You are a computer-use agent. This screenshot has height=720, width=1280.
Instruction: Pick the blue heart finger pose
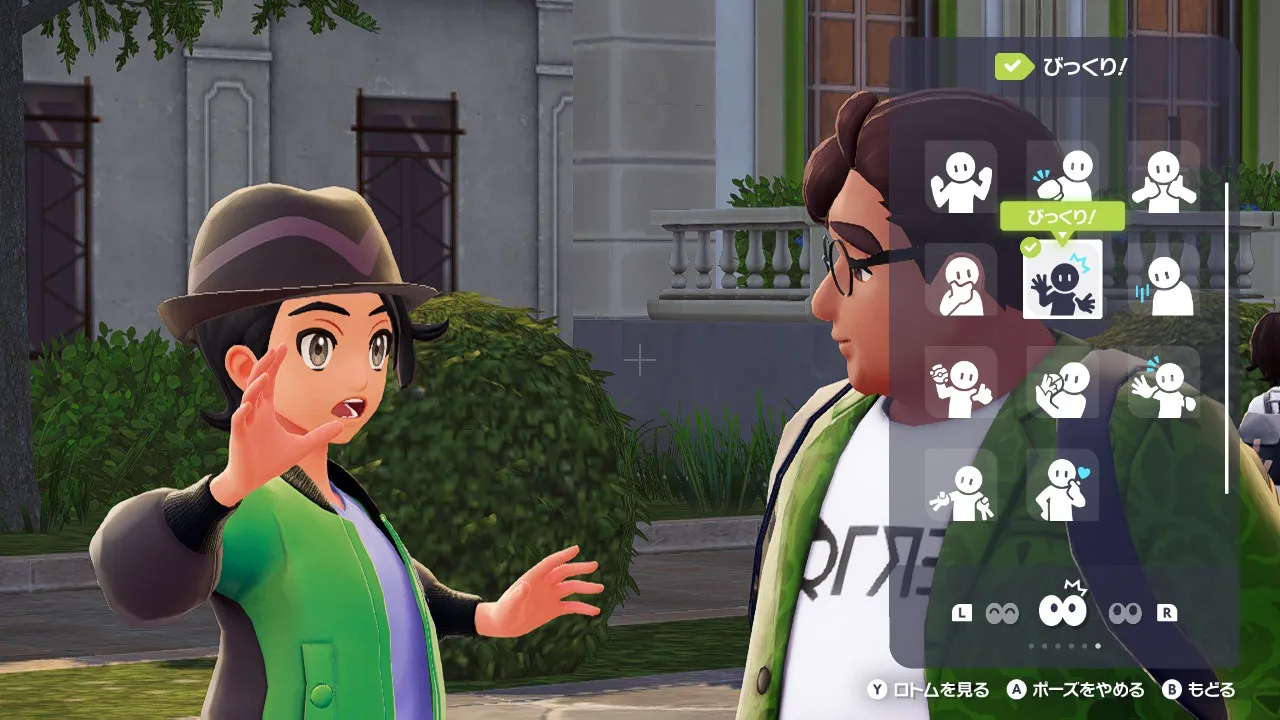1063,486
